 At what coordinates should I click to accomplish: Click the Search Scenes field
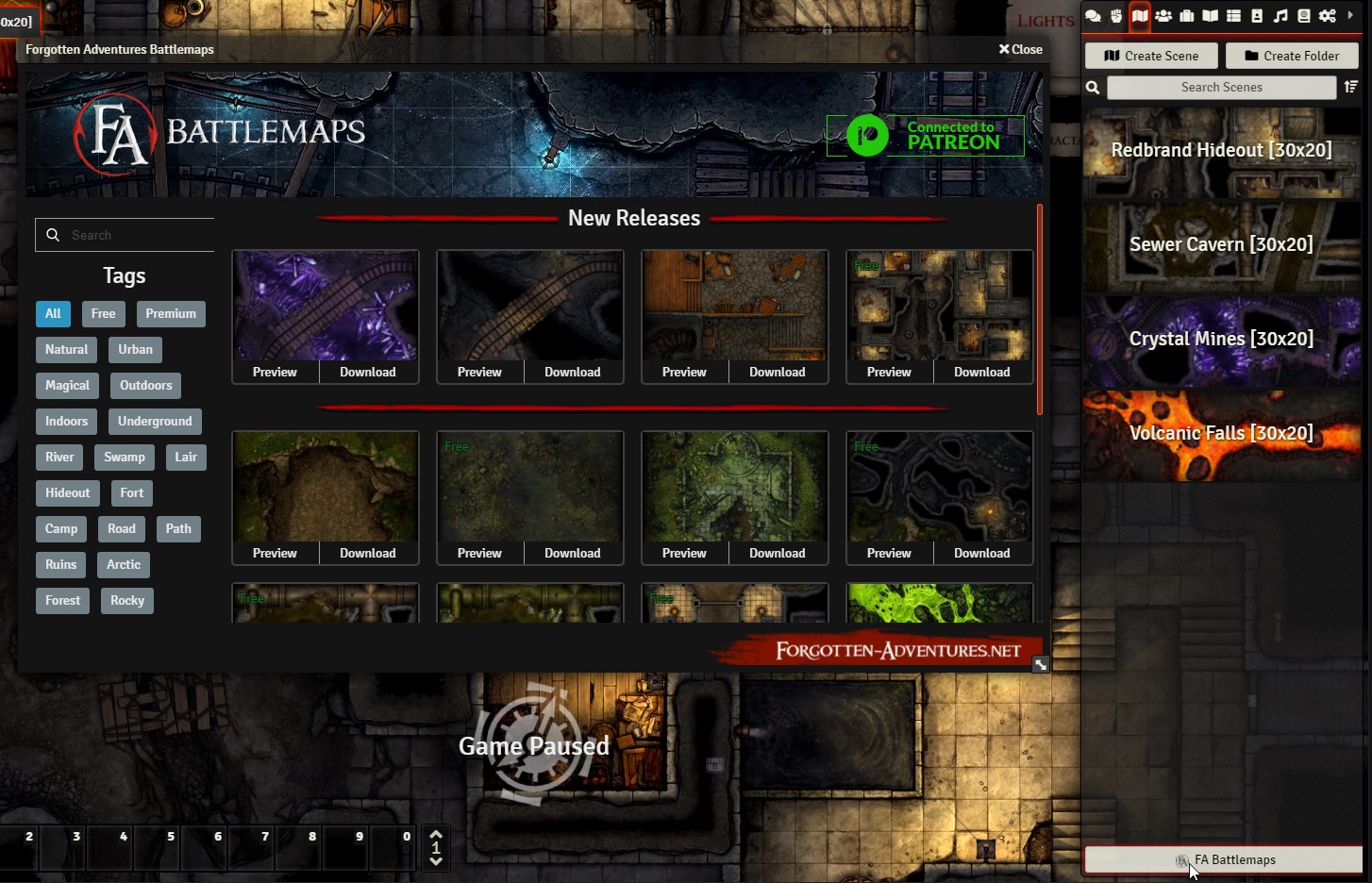click(1221, 88)
